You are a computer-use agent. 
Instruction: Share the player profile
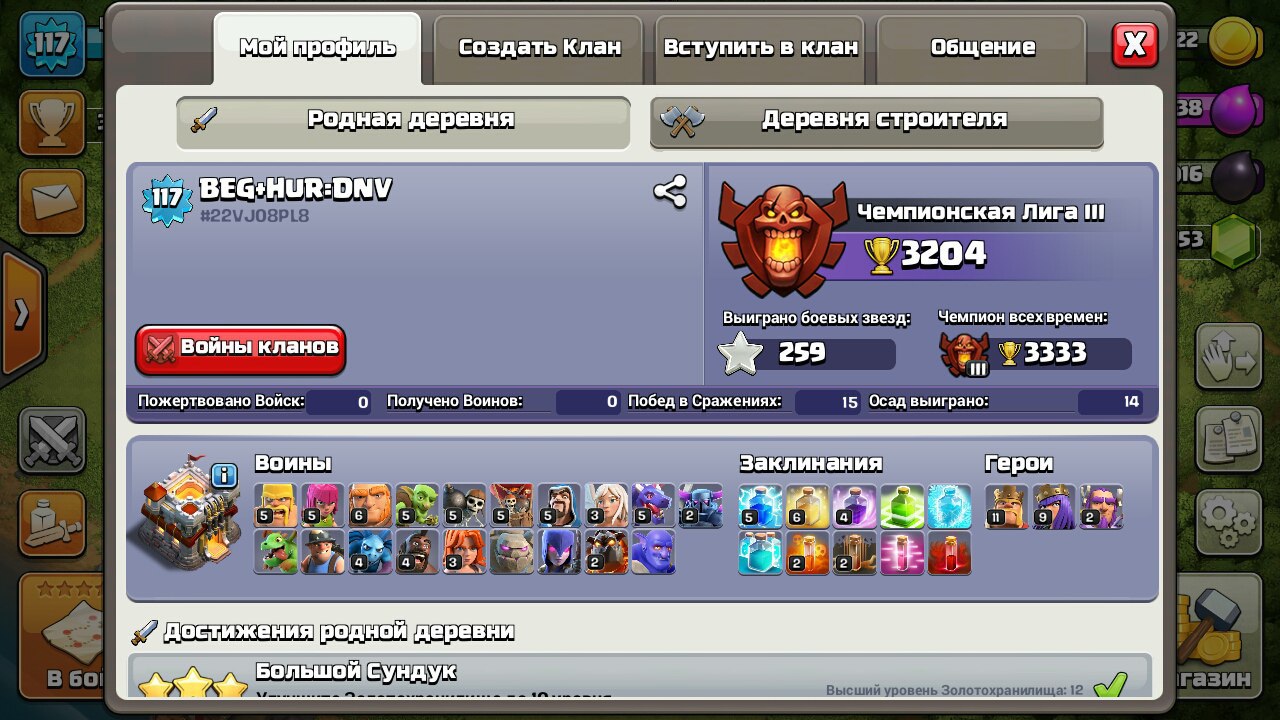(x=669, y=192)
